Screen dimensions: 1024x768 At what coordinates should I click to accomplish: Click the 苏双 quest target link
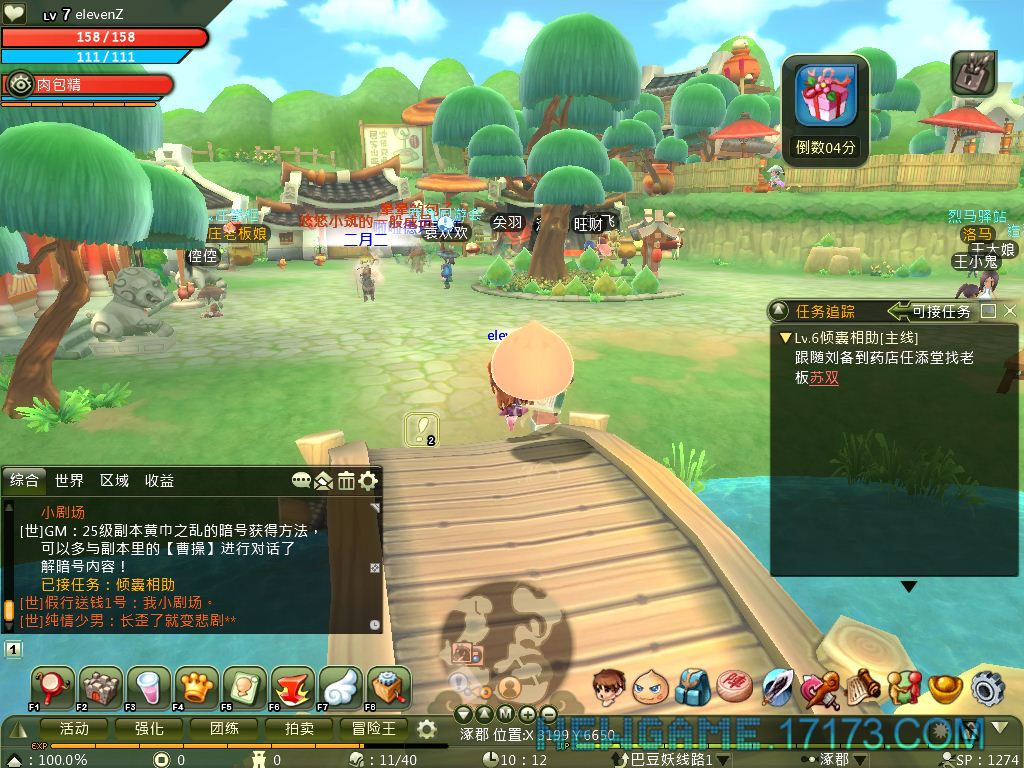coord(824,378)
